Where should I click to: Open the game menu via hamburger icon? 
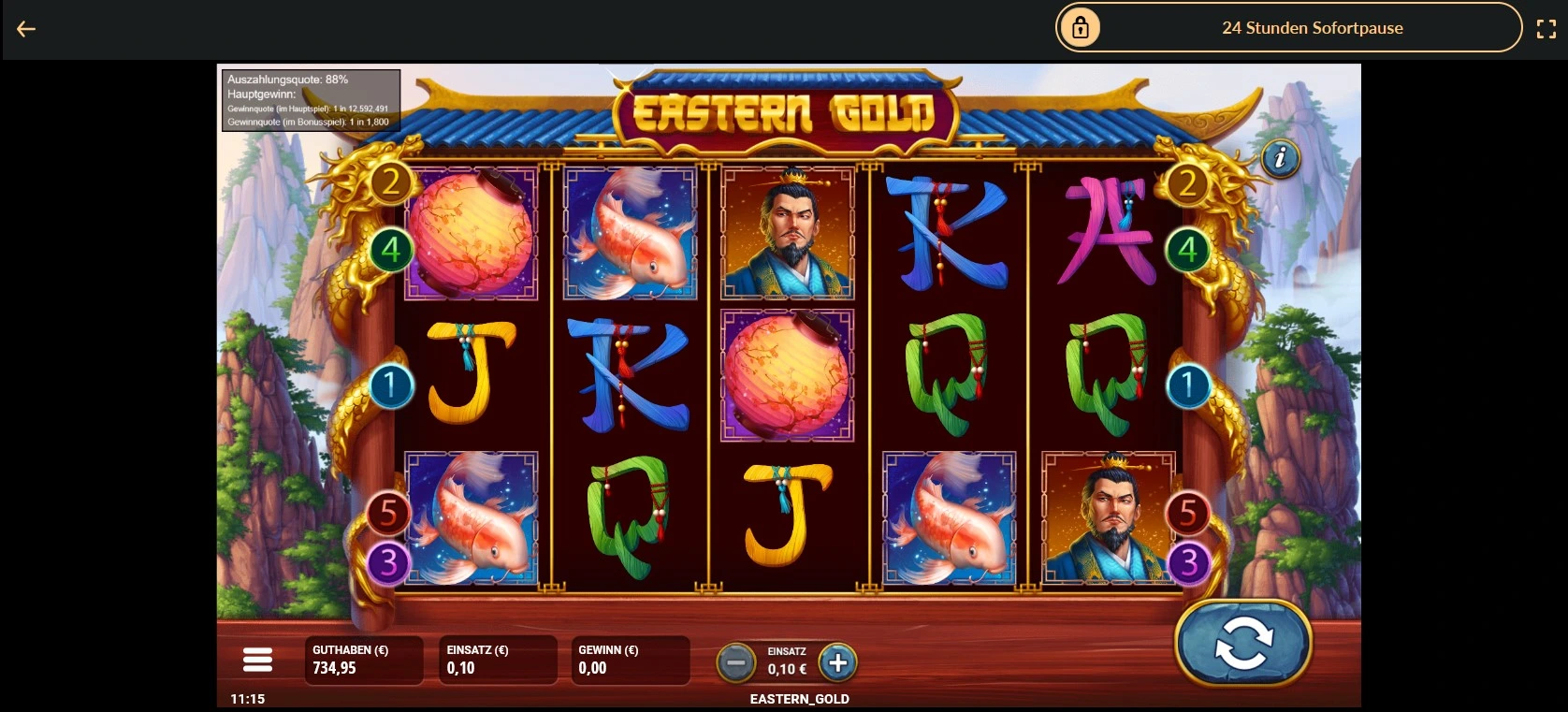pos(257,660)
